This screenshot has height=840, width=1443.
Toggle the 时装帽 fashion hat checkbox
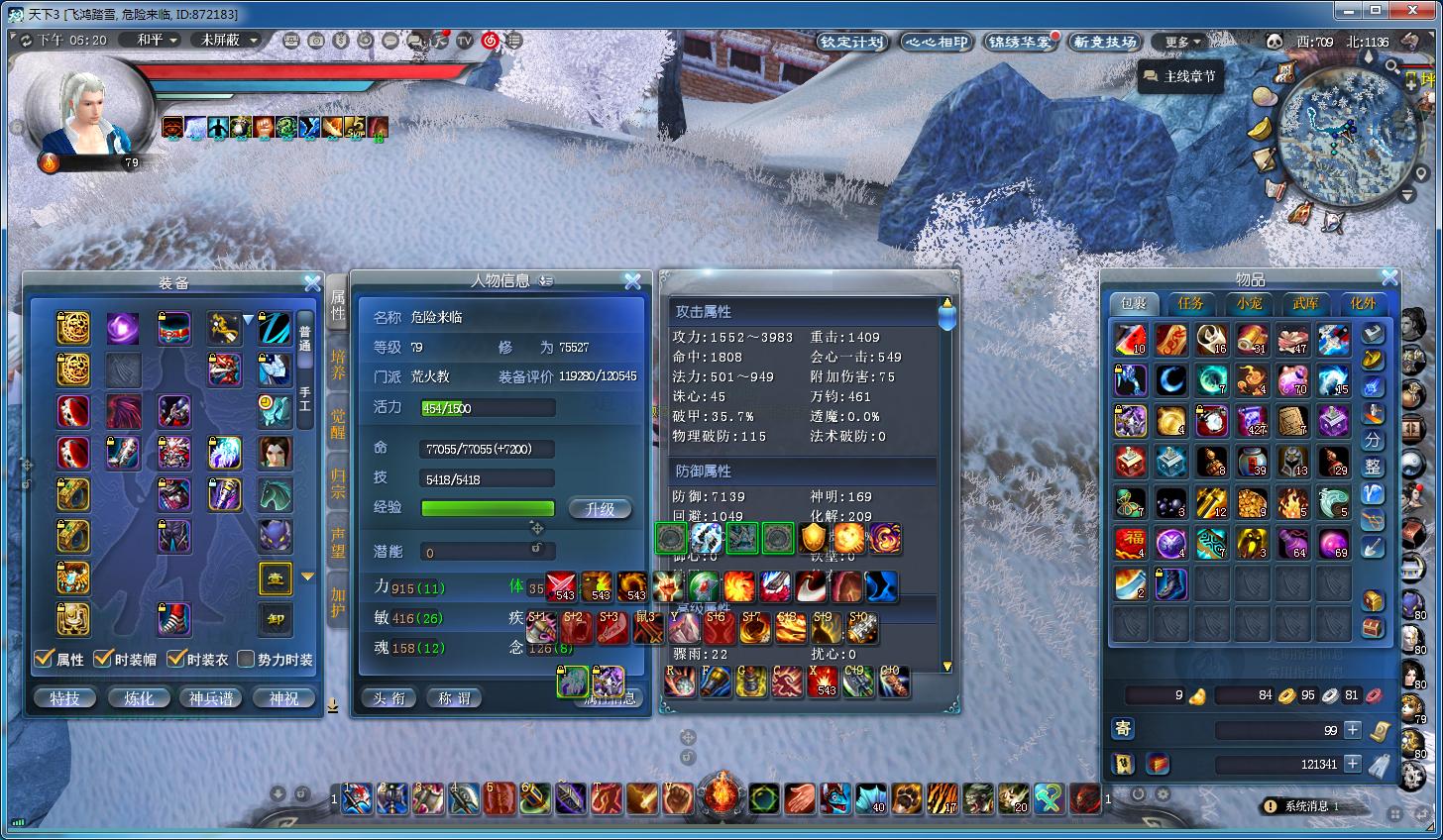click(102, 659)
